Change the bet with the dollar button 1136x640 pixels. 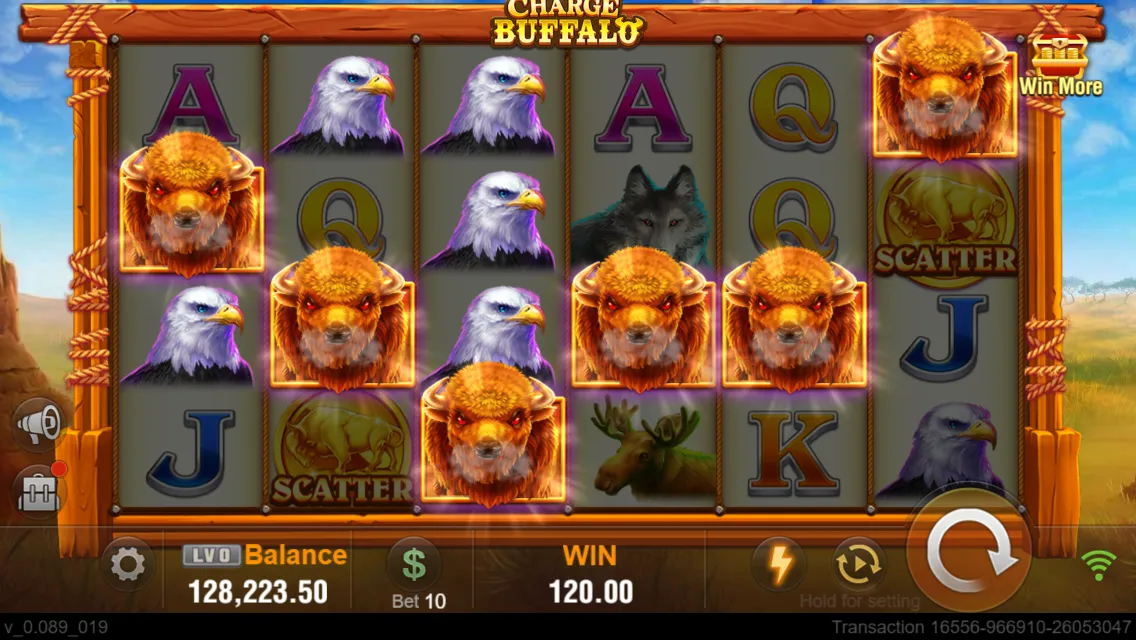(414, 564)
